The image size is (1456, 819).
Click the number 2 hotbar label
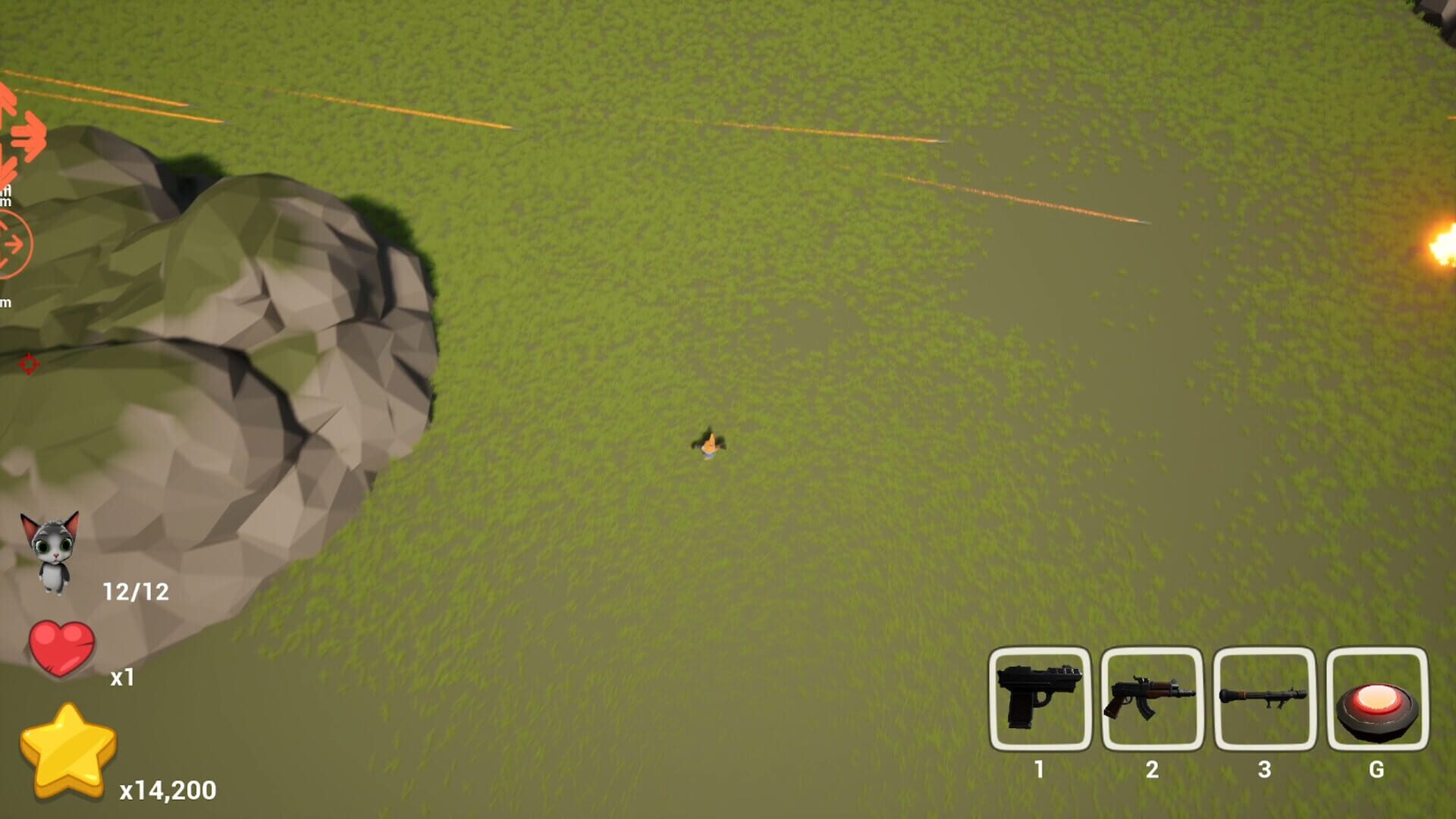pos(1151,768)
